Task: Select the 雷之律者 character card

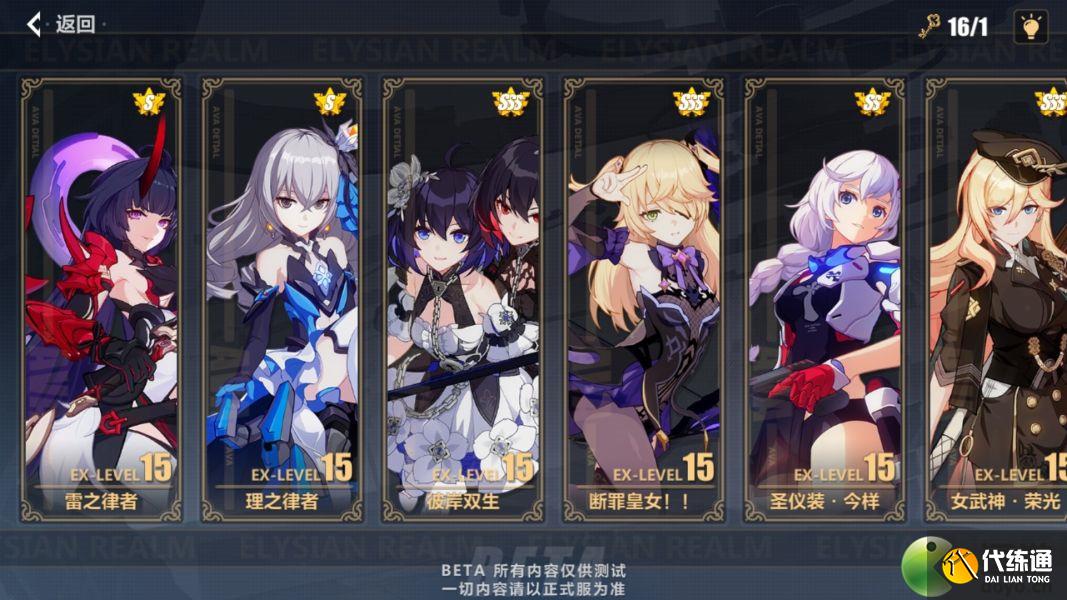Action: pos(101,300)
